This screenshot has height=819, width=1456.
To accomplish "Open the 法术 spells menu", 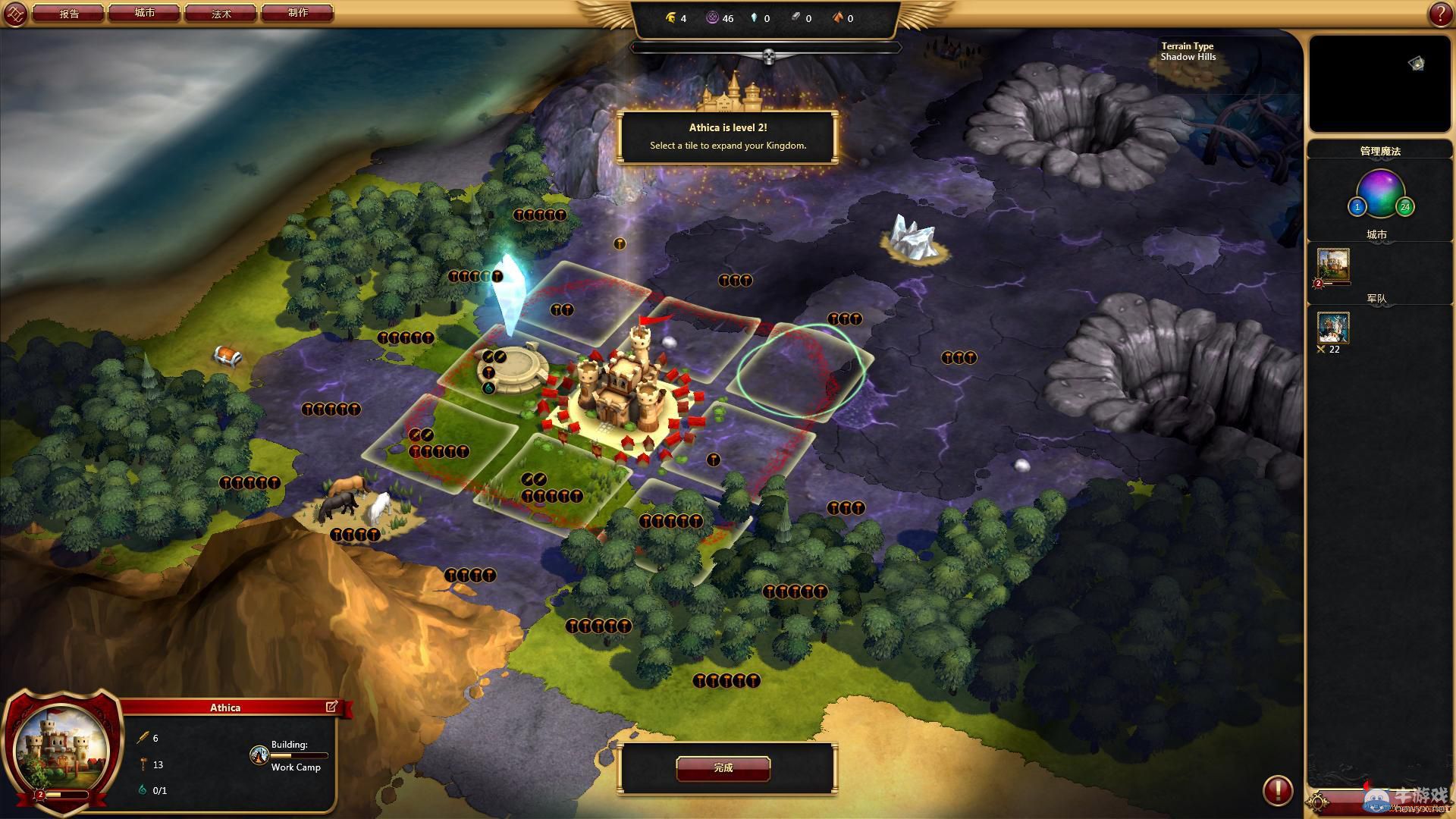I will (221, 14).
